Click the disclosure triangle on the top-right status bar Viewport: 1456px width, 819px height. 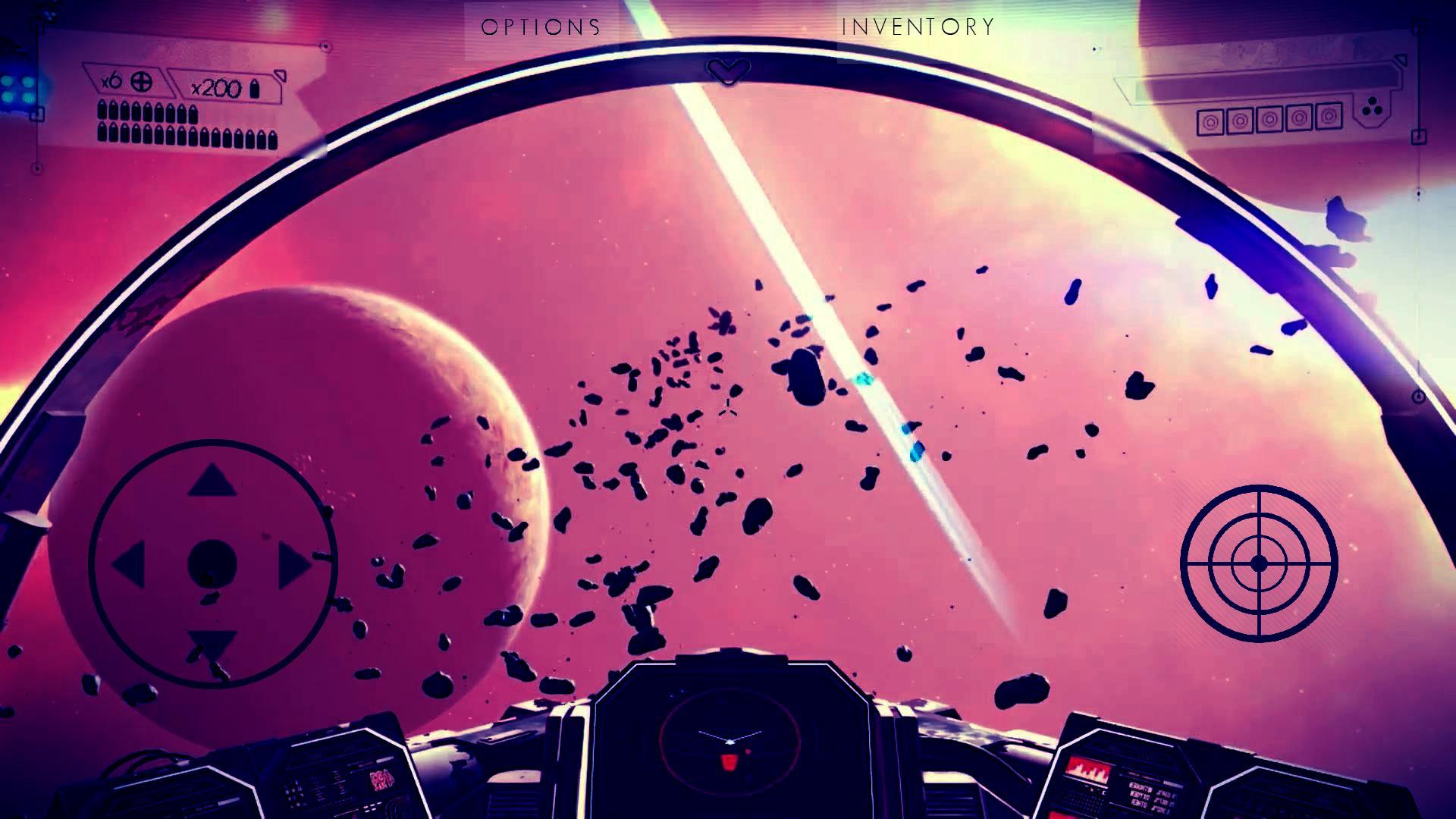point(1401,59)
